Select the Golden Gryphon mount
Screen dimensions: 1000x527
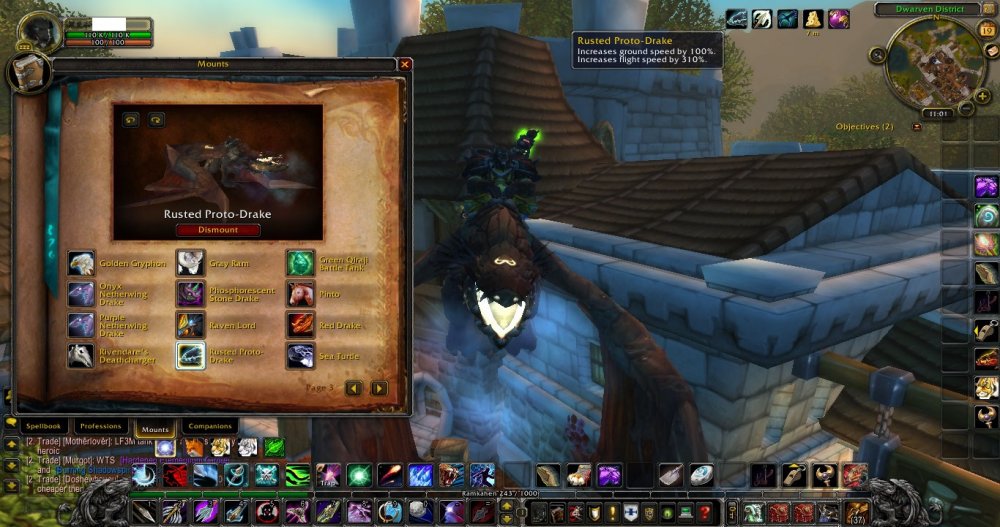click(81, 263)
